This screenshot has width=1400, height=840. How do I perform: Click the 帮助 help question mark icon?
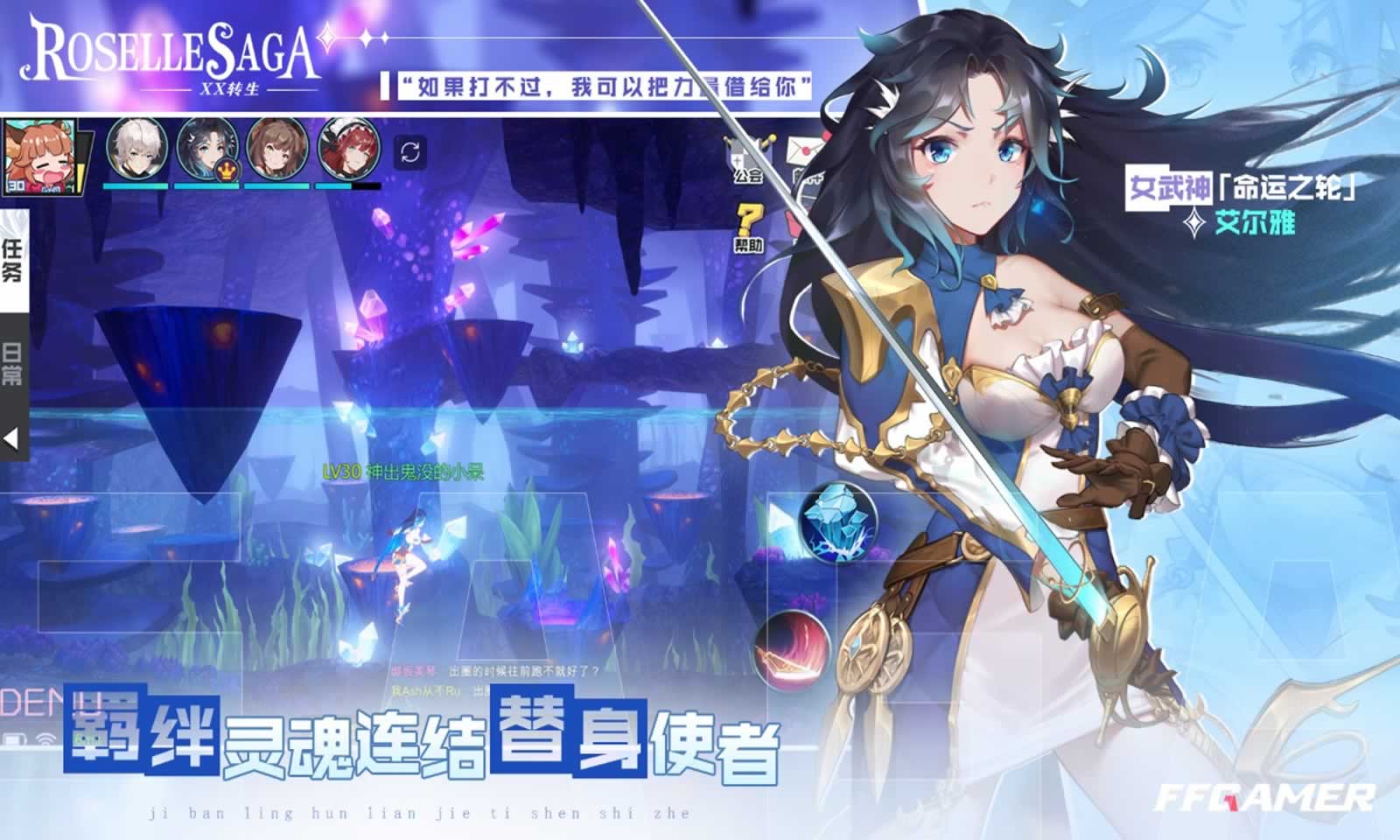tap(752, 220)
